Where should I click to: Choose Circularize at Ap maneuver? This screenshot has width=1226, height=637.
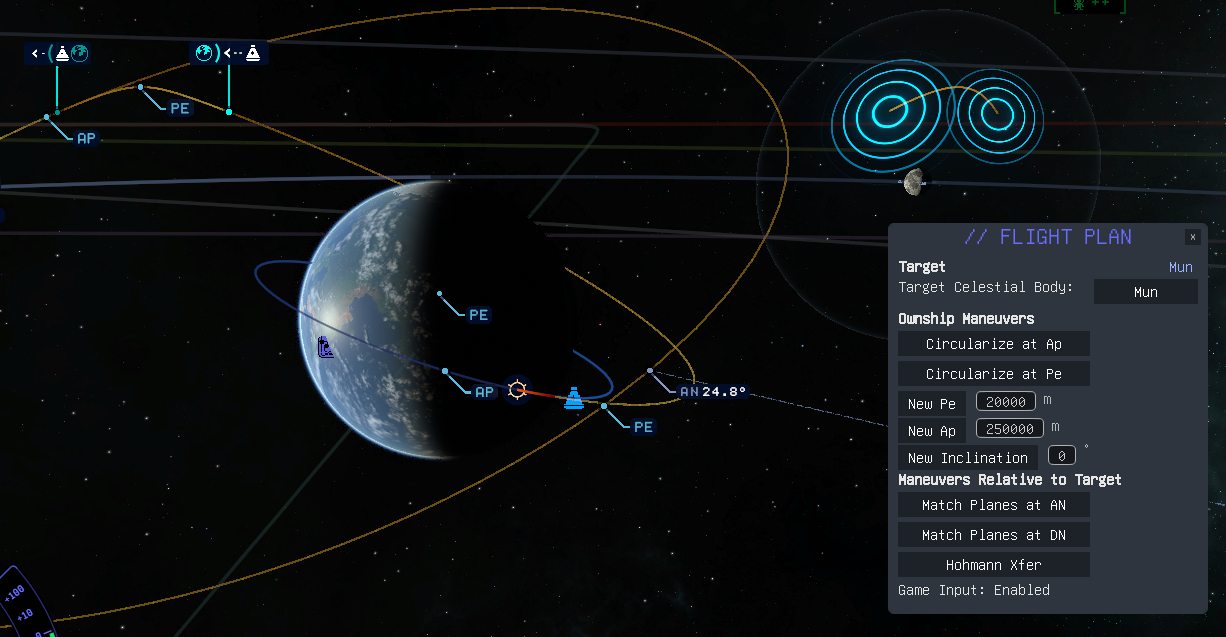(993, 344)
